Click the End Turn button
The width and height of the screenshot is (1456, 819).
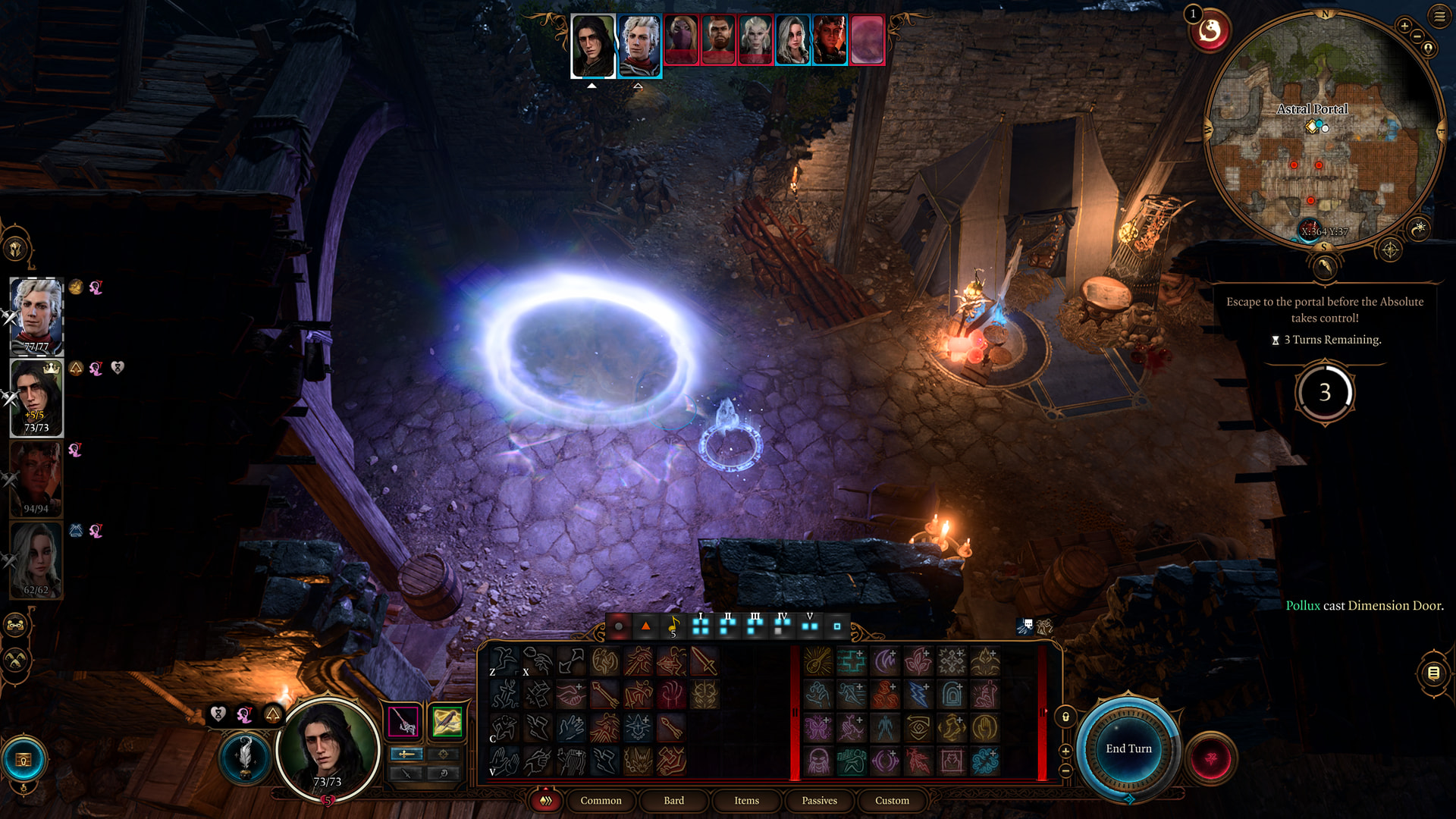pyautogui.click(x=1128, y=748)
